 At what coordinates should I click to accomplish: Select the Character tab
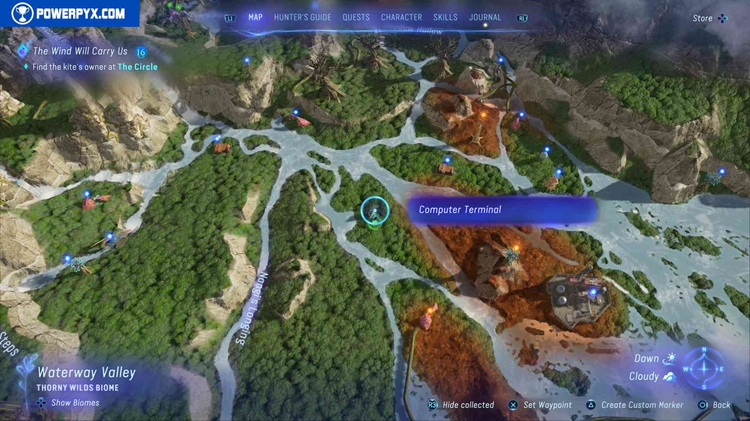401,17
